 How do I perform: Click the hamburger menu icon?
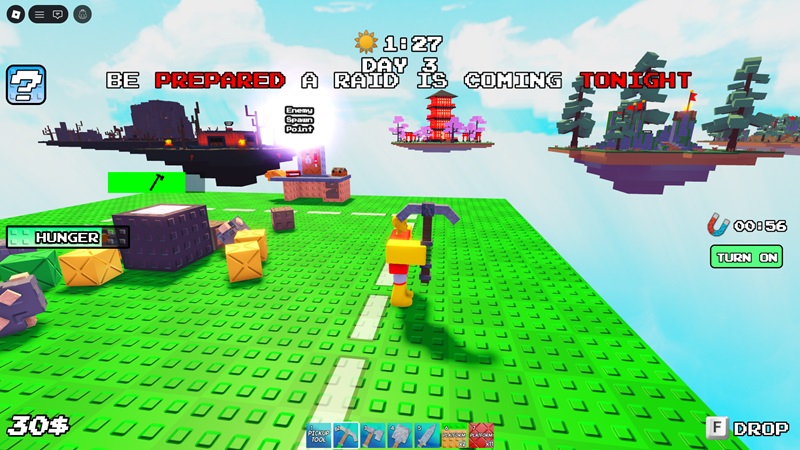(38, 14)
